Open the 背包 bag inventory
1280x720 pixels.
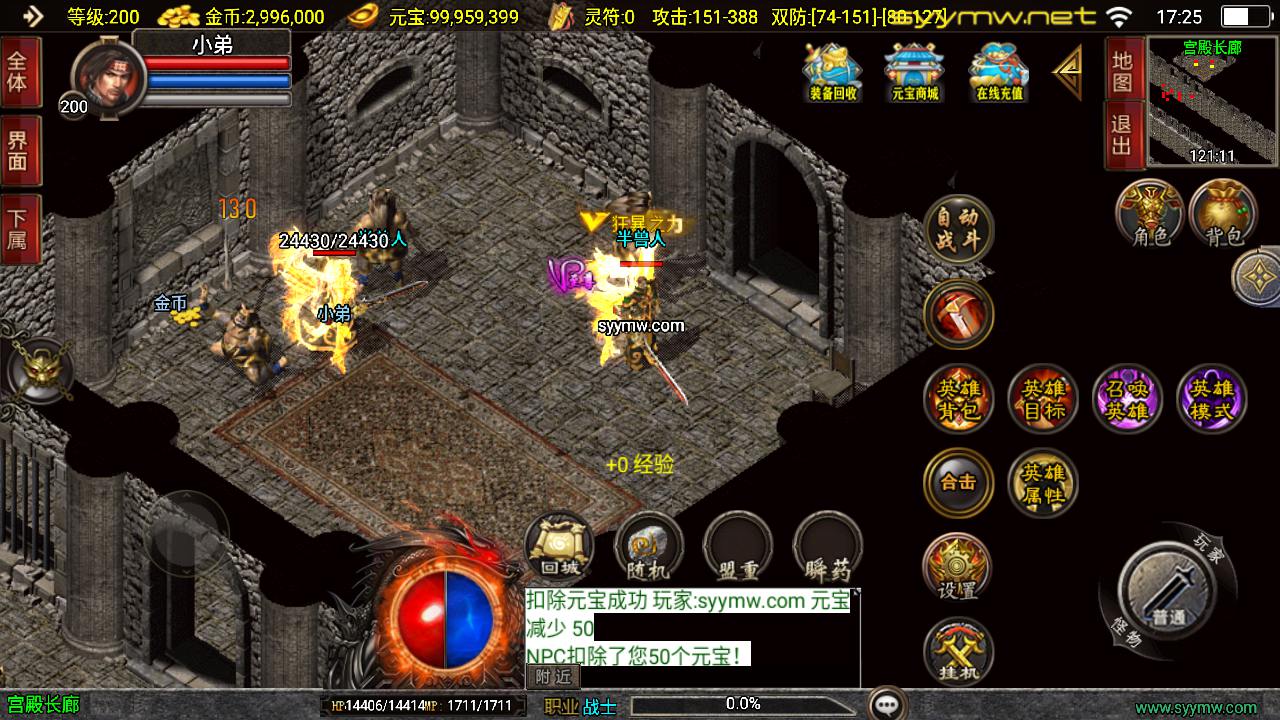pyautogui.click(x=1224, y=214)
